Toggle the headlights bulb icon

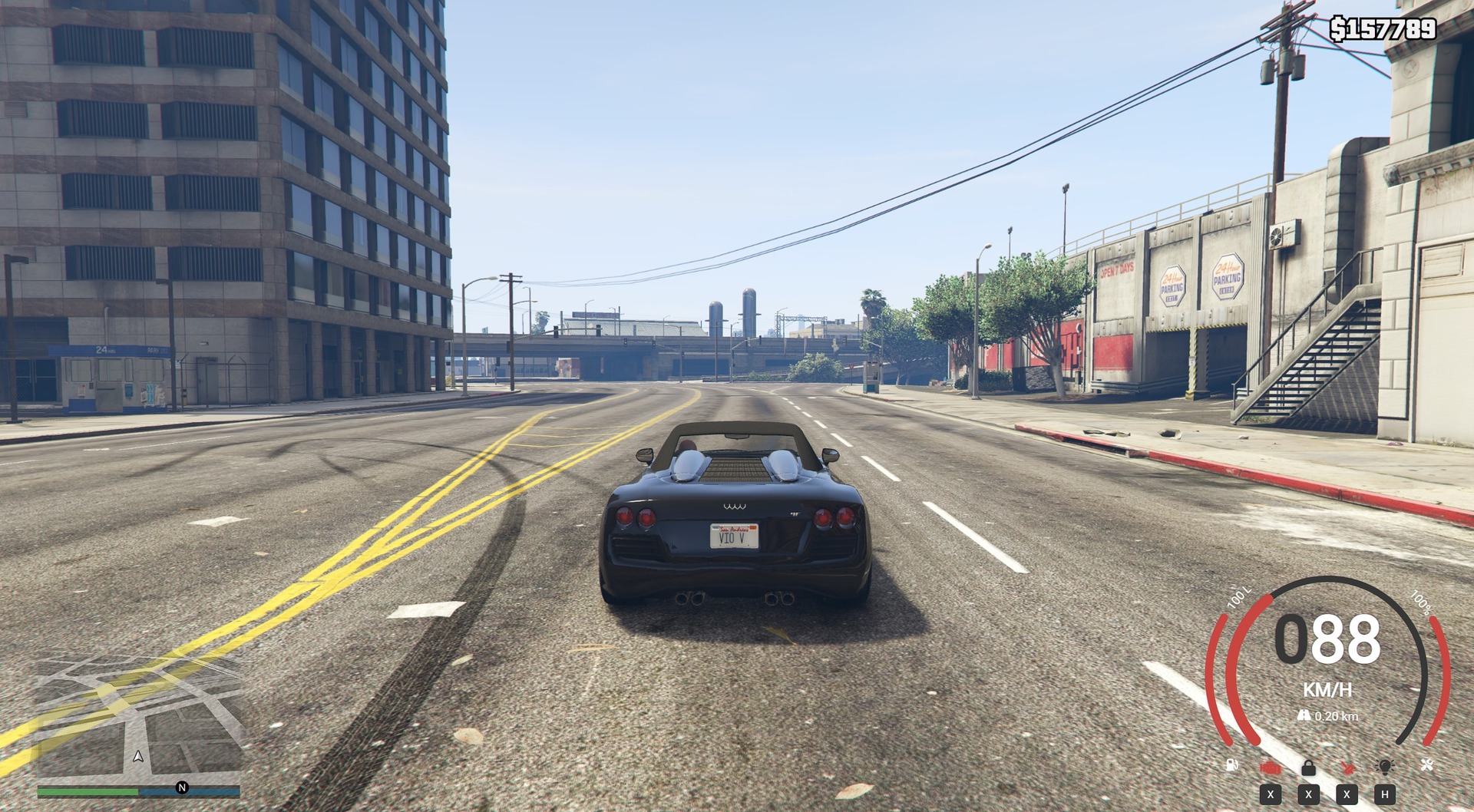(x=1385, y=766)
